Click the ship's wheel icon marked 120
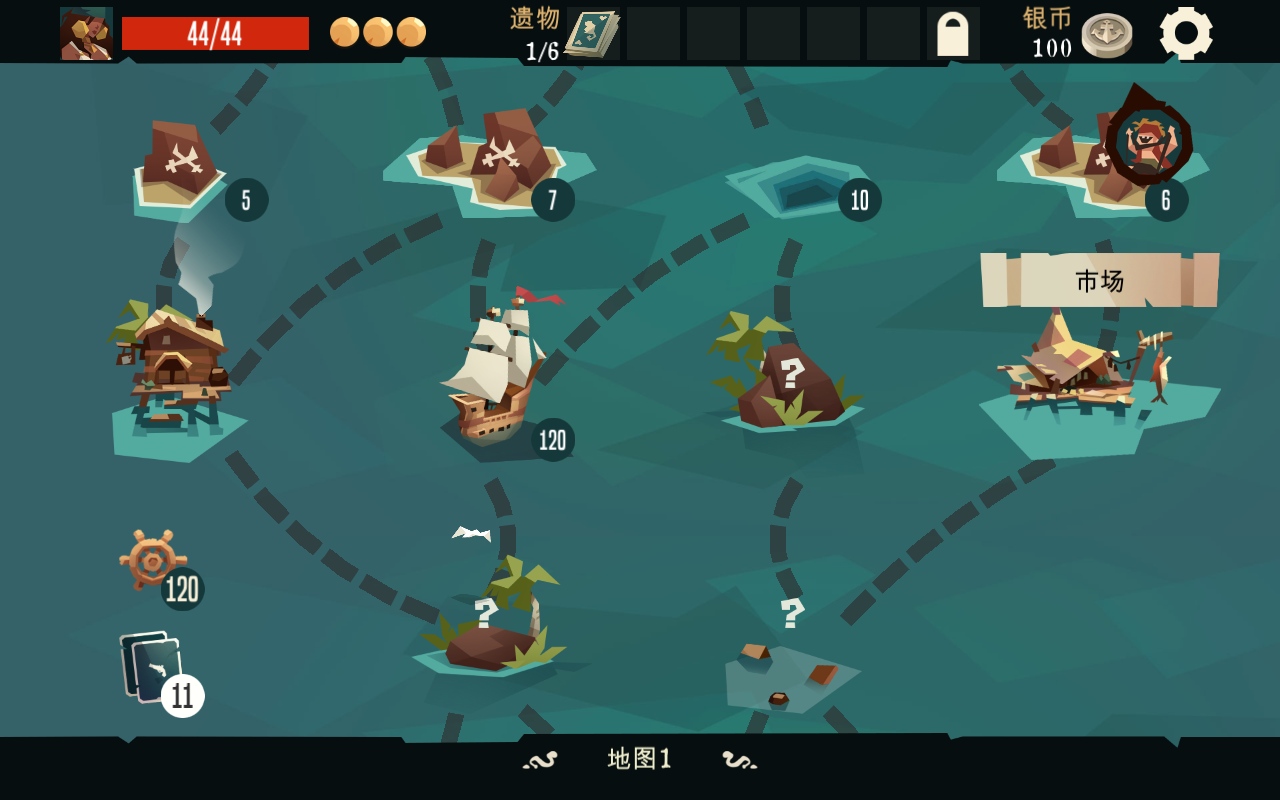 tap(153, 560)
